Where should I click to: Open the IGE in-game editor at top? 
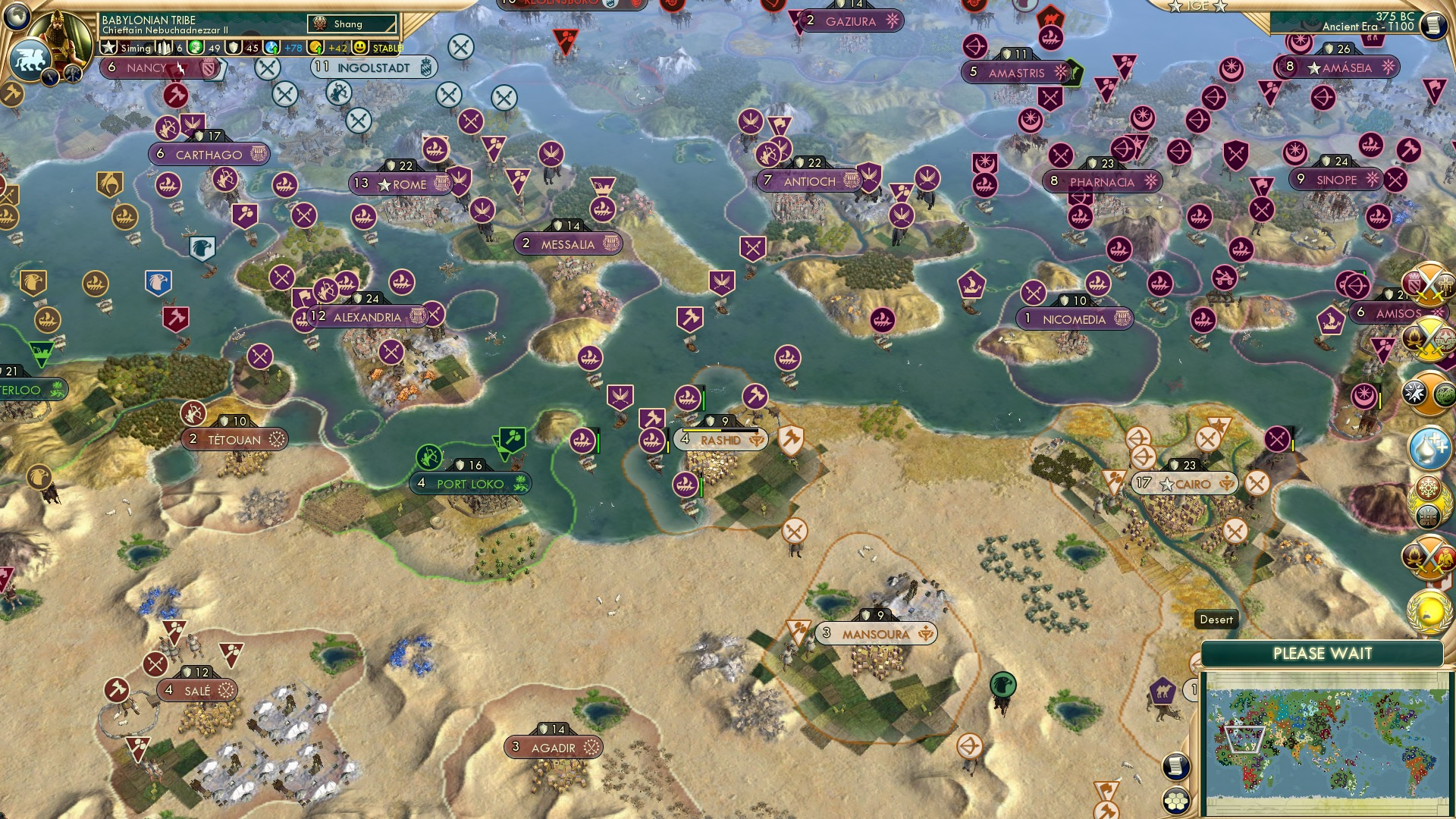pyautogui.click(x=1197, y=8)
